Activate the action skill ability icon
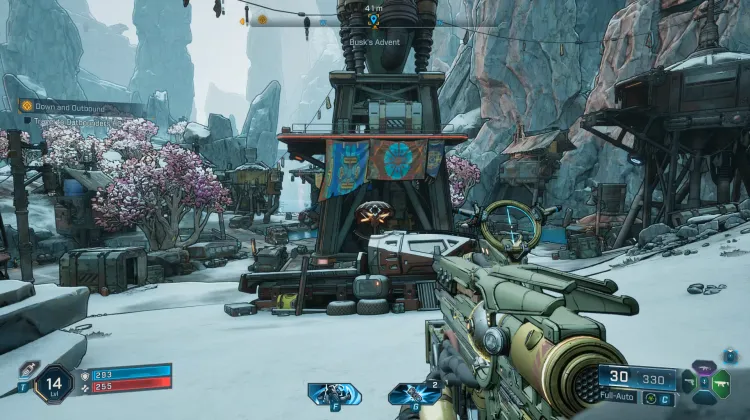Viewport: 750px width, 420px height. pyautogui.click(x=334, y=394)
